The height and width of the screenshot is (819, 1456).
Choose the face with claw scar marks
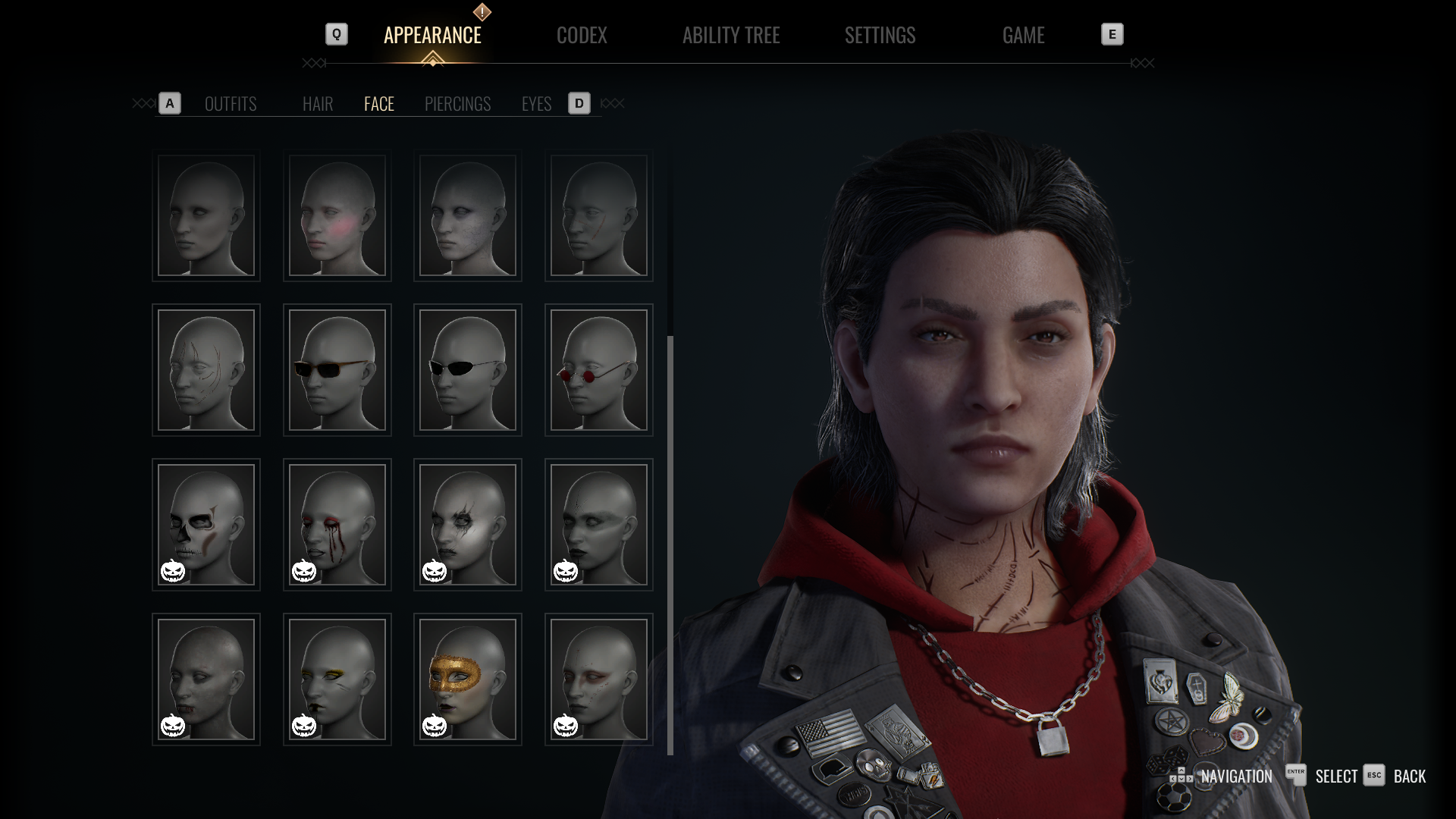coord(206,370)
